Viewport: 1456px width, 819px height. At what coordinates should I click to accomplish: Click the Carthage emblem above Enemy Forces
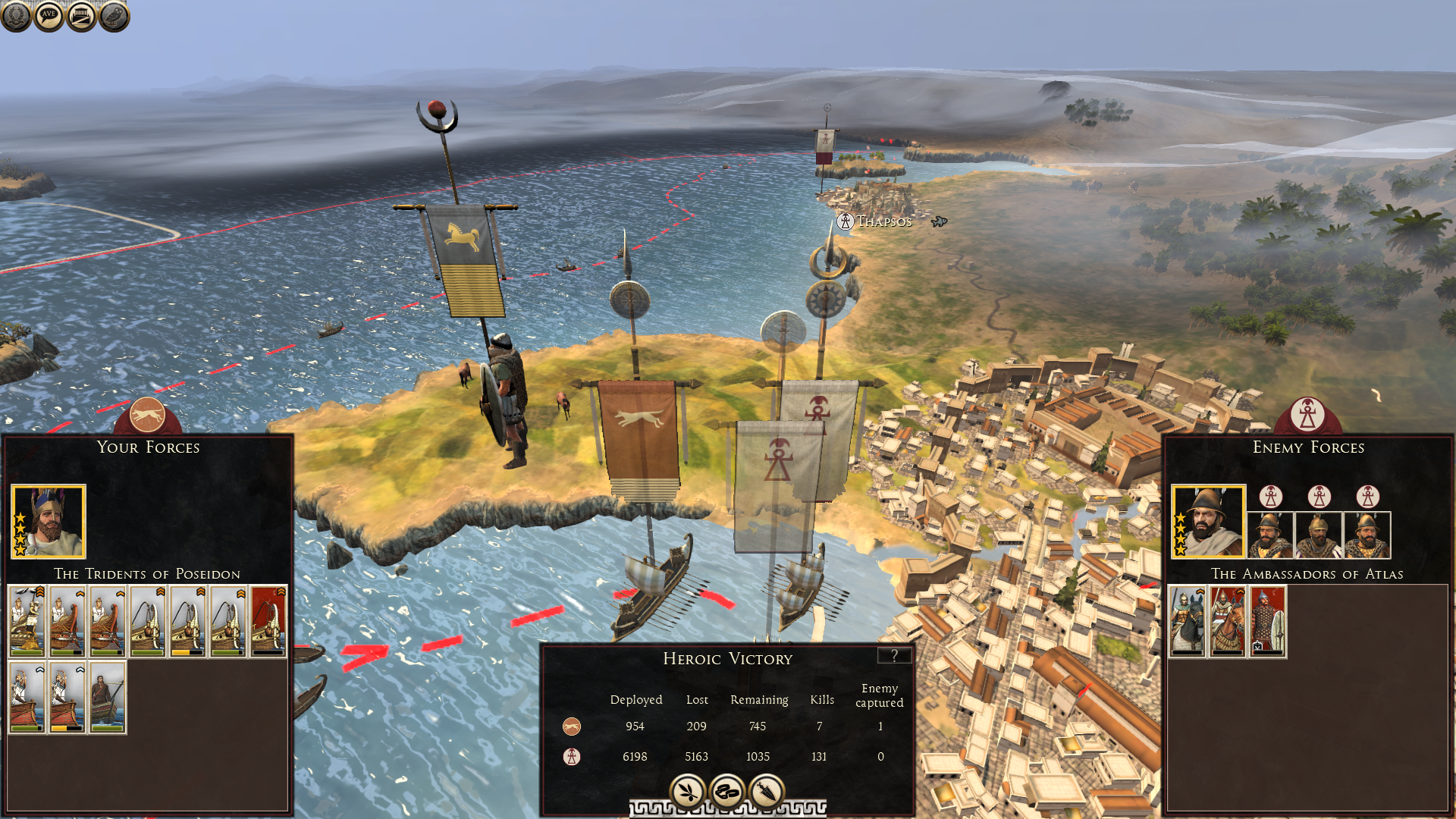point(1307,415)
